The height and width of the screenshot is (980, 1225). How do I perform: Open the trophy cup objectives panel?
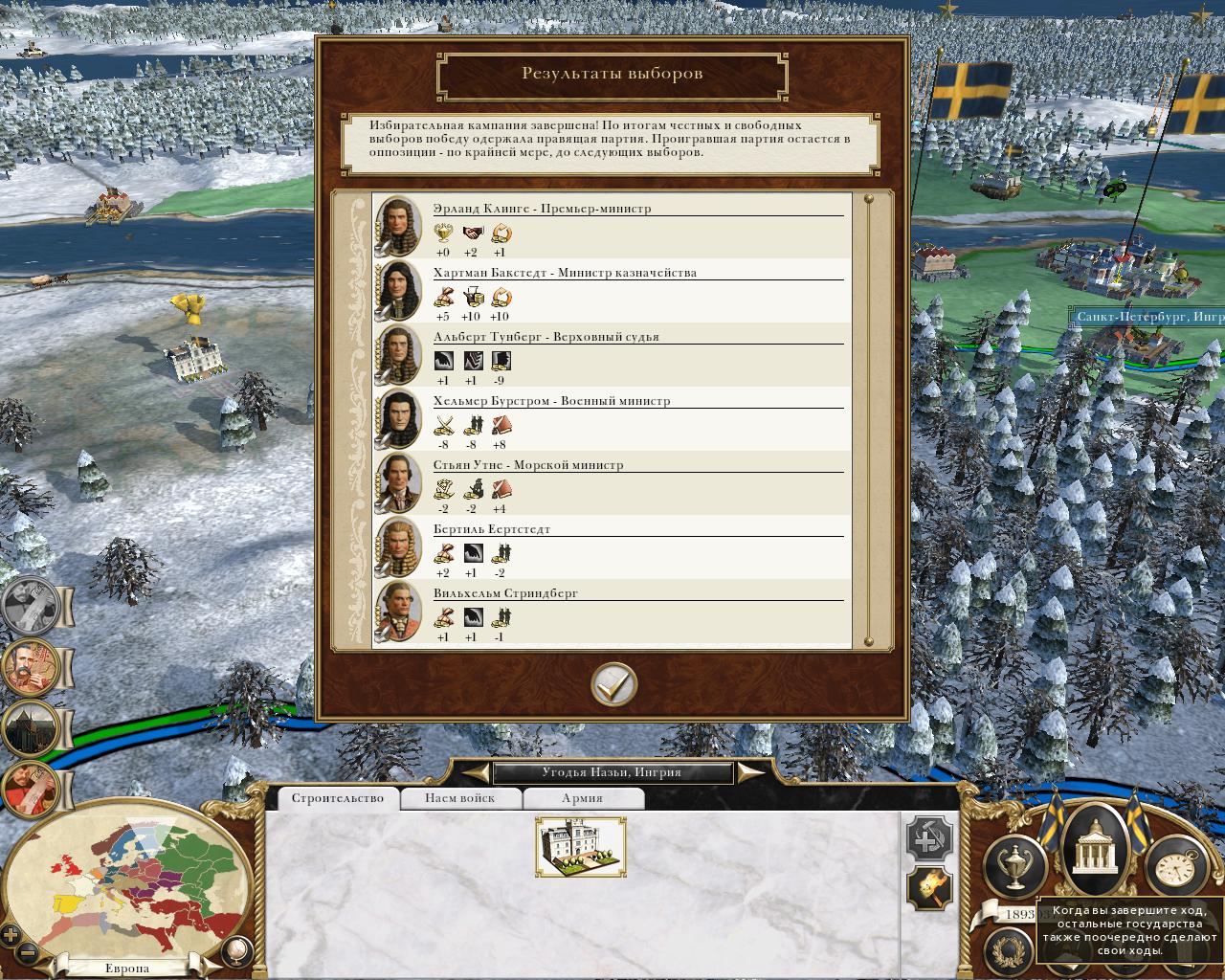[x=1015, y=865]
